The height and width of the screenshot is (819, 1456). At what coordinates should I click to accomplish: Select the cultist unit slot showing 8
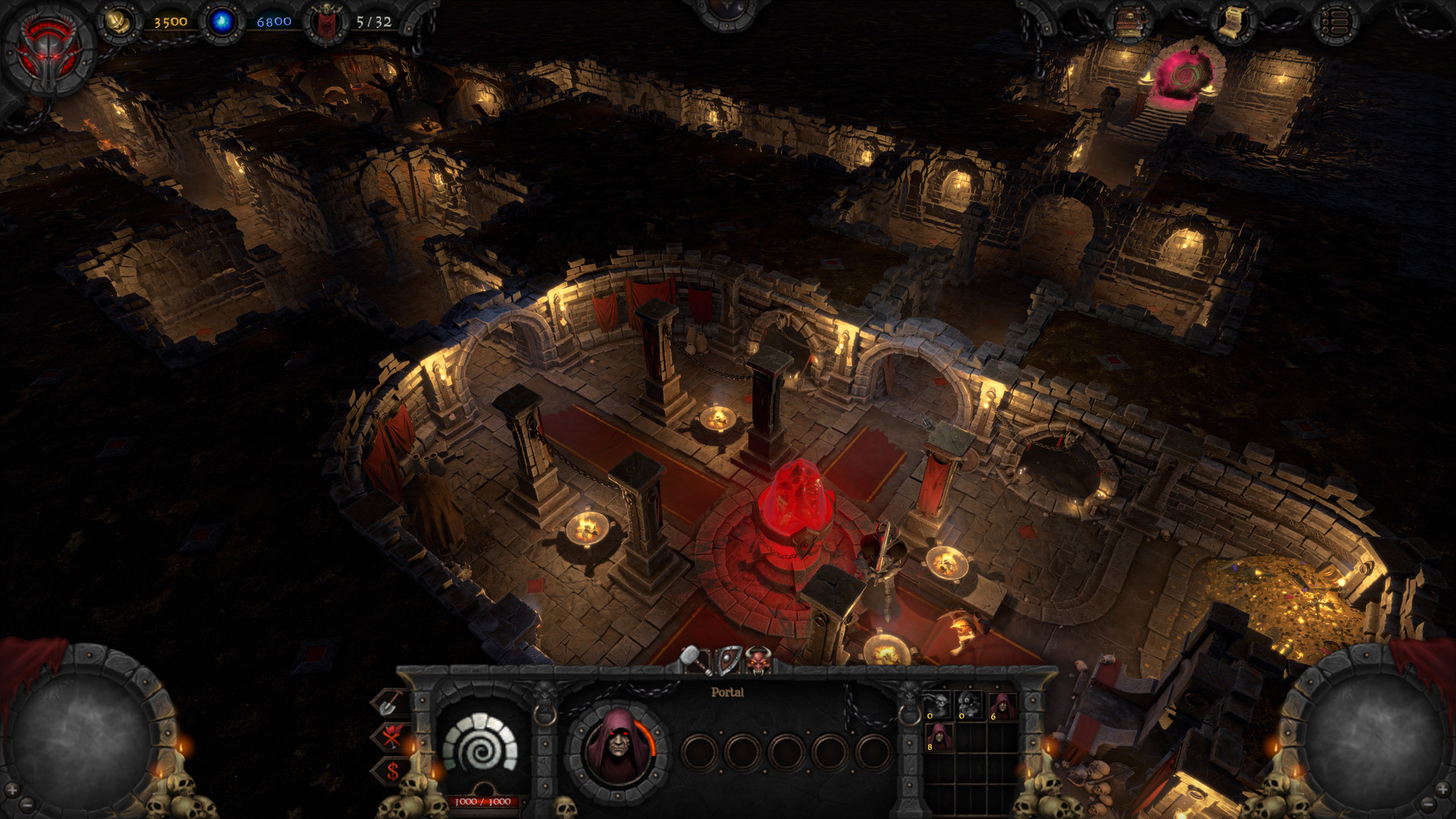939,737
